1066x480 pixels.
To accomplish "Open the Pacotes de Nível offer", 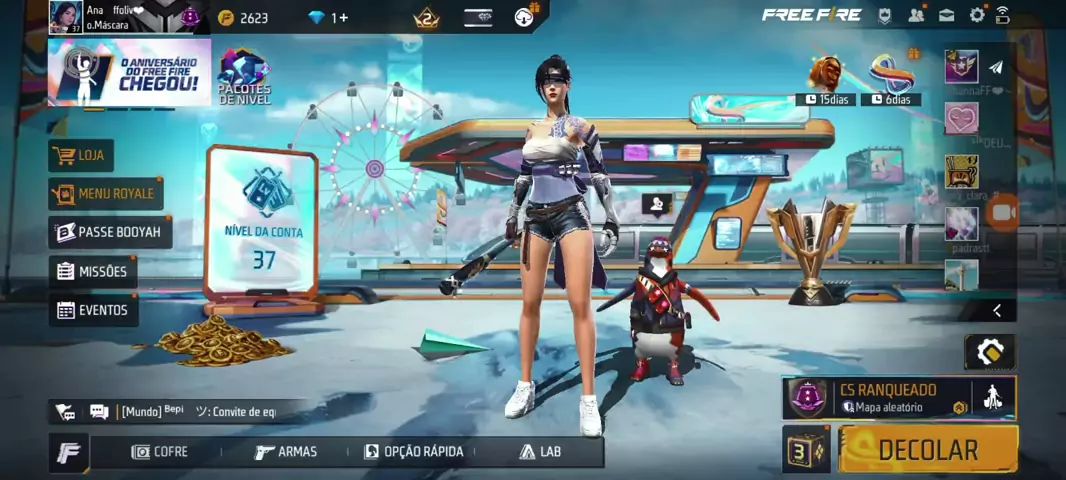I will (244, 75).
